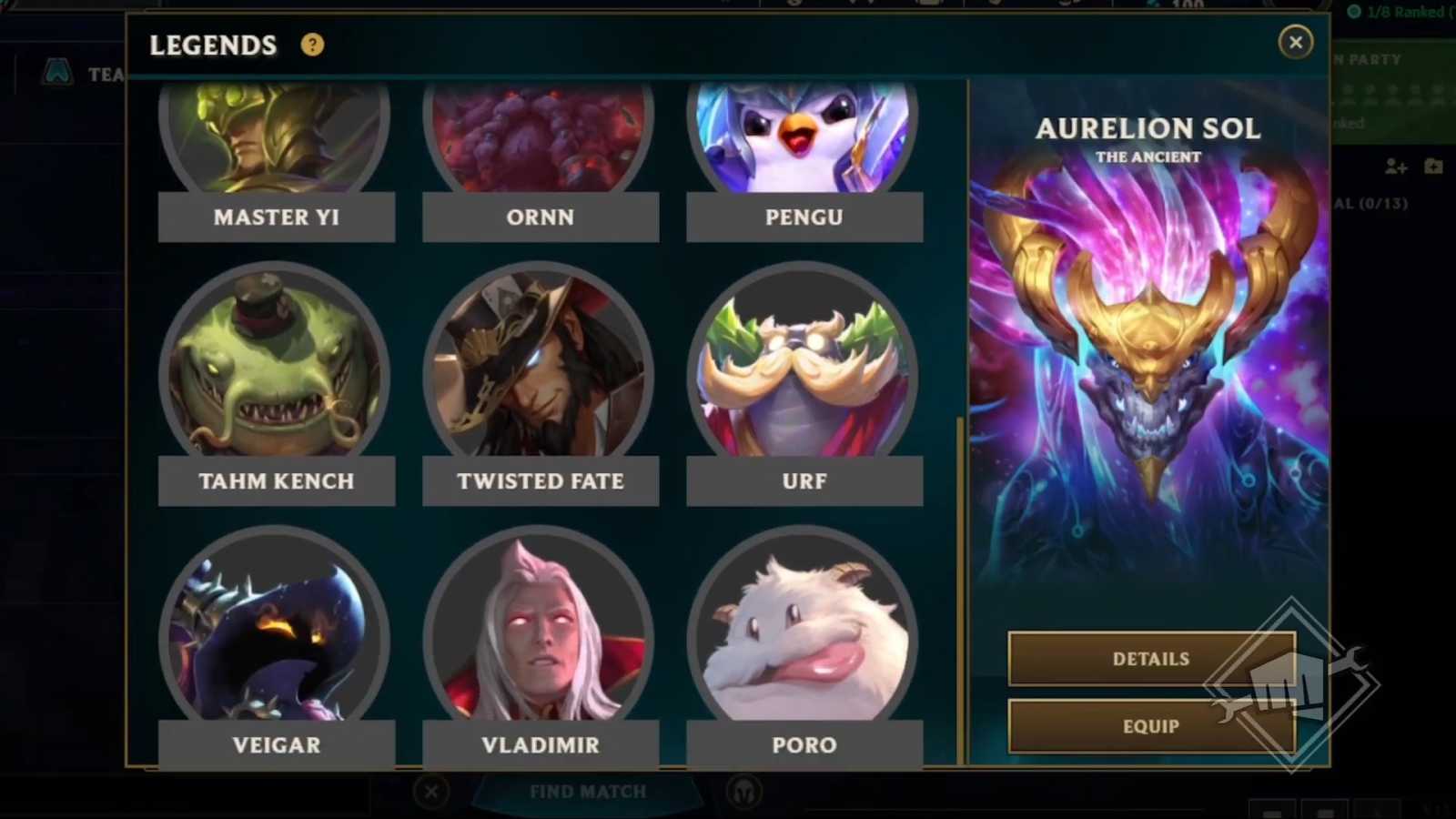Image resolution: width=1456 pixels, height=819 pixels.
Task: Equip the Aurelion Sol legend
Action: pyautogui.click(x=1150, y=726)
